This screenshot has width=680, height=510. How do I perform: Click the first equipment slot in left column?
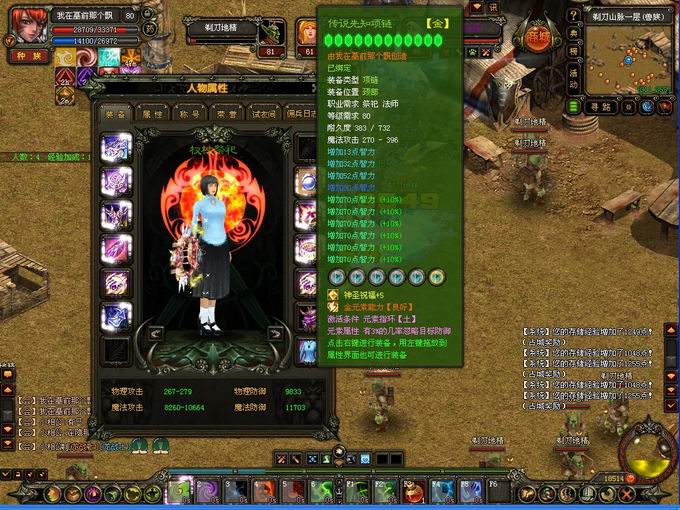(116, 148)
